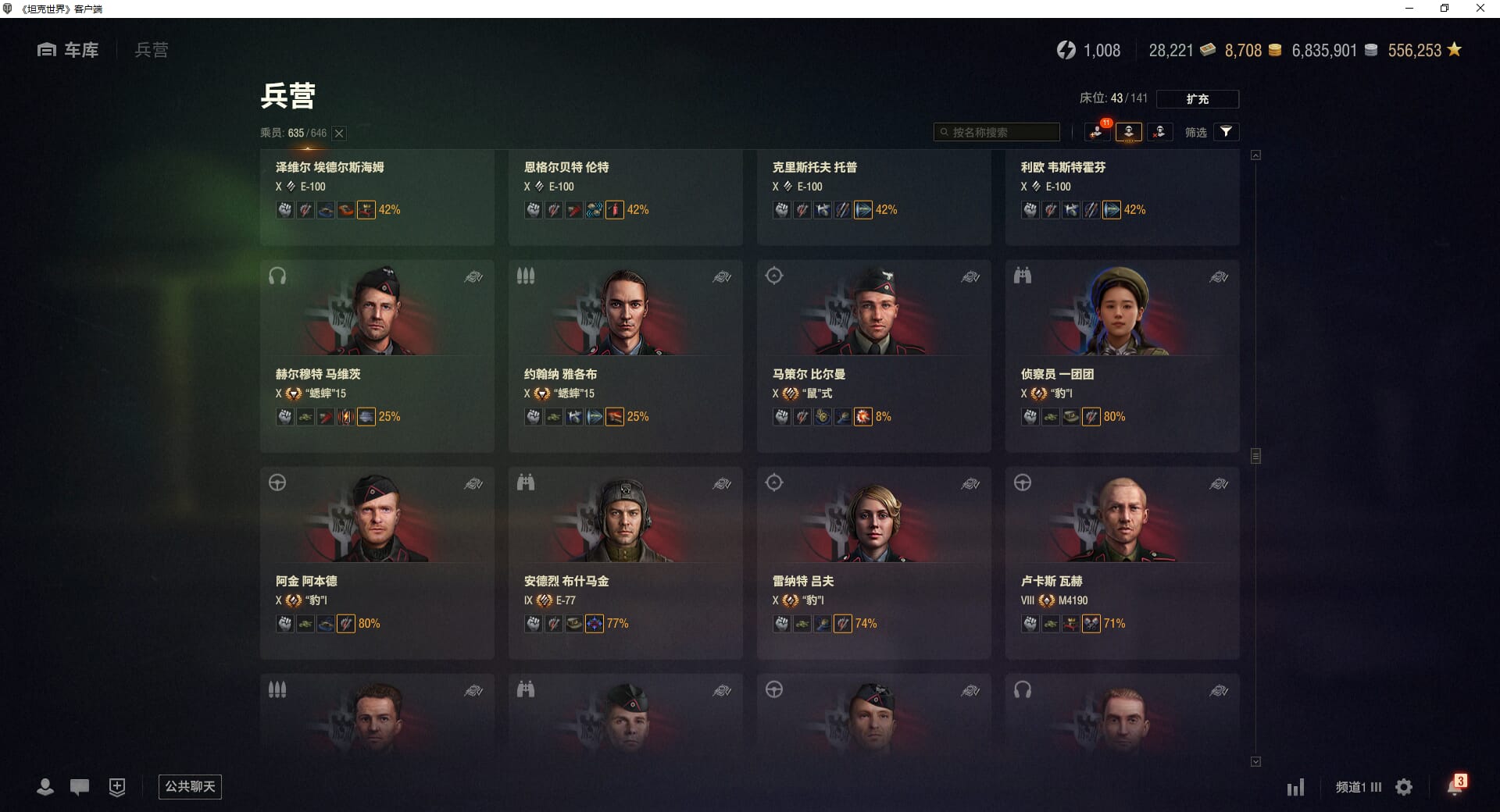Choose crew card 约翰纳 雅各布
This screenshot has height=812, width=1500.
(x=625, y=355)
